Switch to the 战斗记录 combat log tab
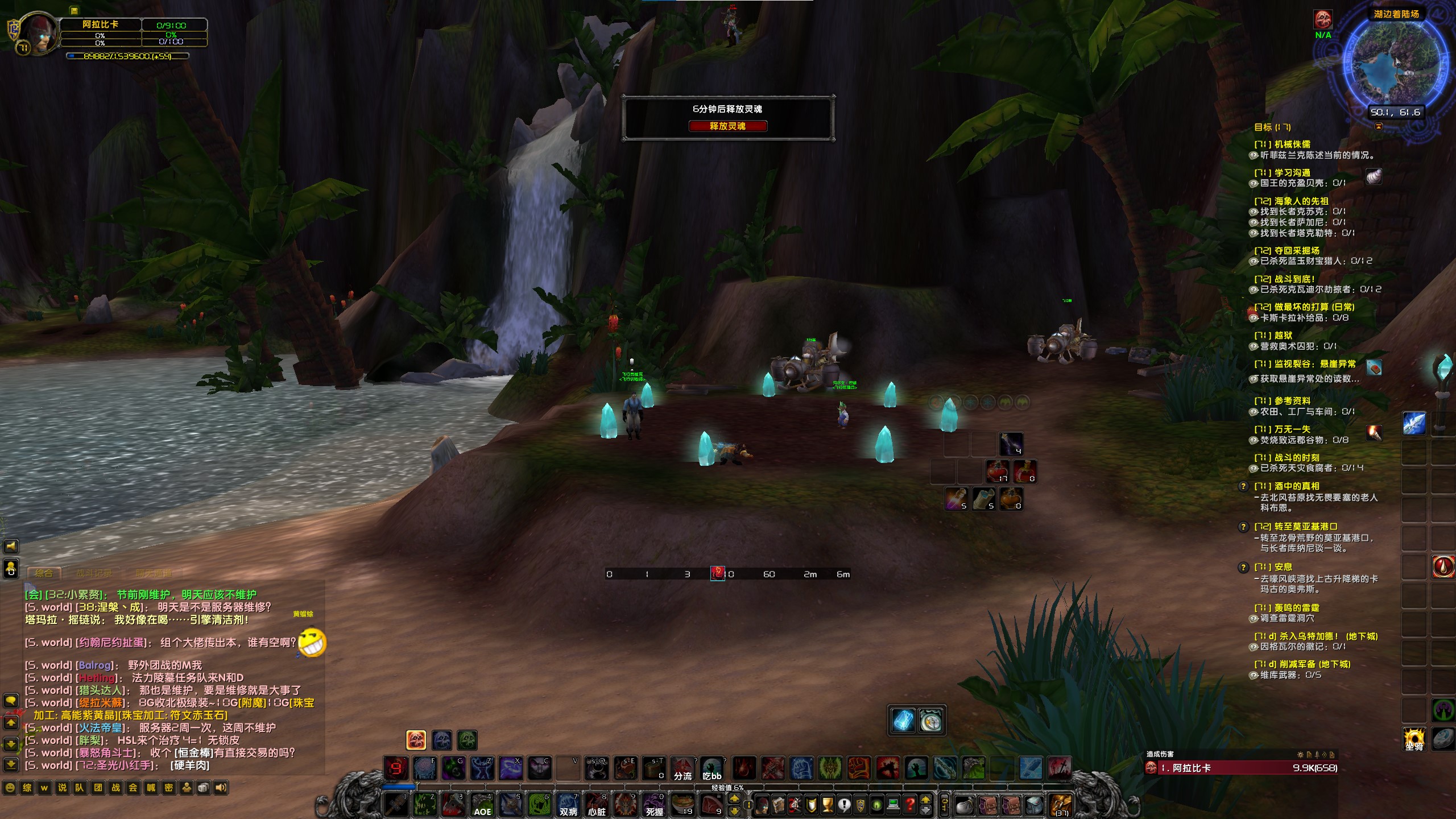 click(94, 573)
